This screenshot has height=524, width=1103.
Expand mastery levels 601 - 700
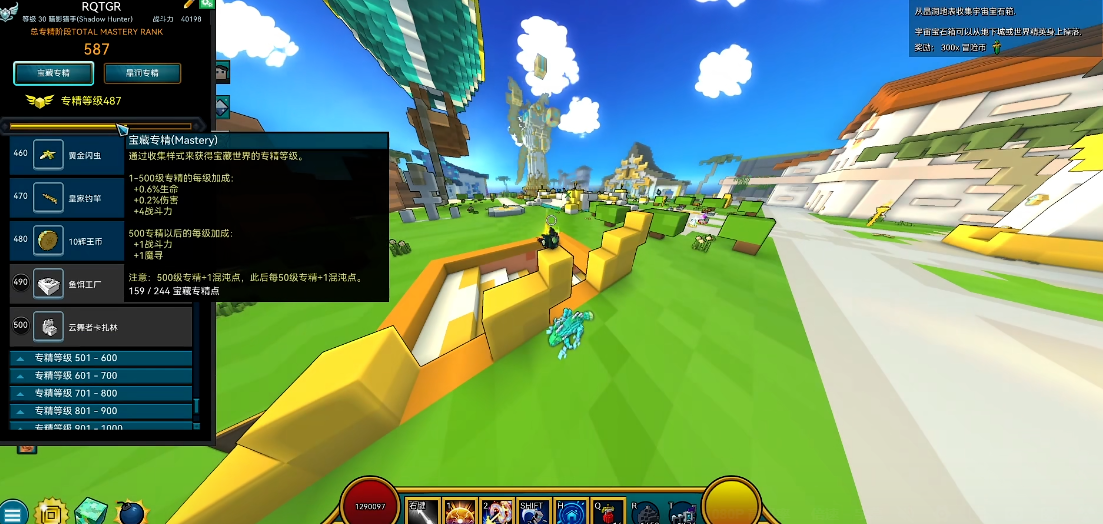click(x=100, y=376)
